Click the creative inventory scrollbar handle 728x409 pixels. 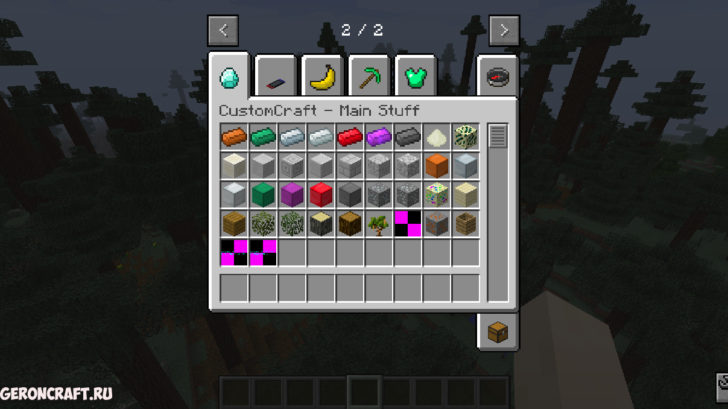point(497,136)
